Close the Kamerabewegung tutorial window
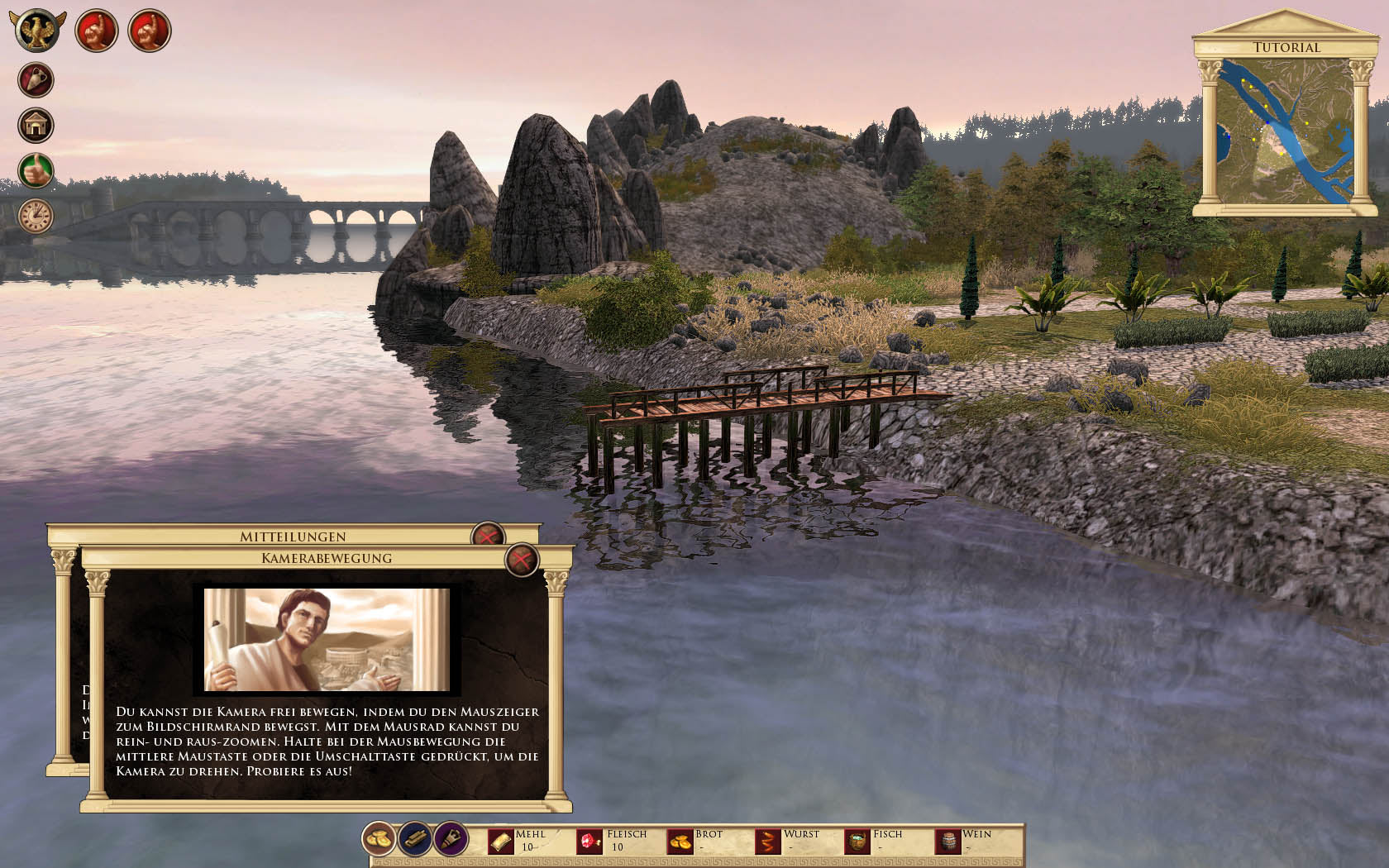The height and width of the screenshot is (868, 1389). coord(522,560)
